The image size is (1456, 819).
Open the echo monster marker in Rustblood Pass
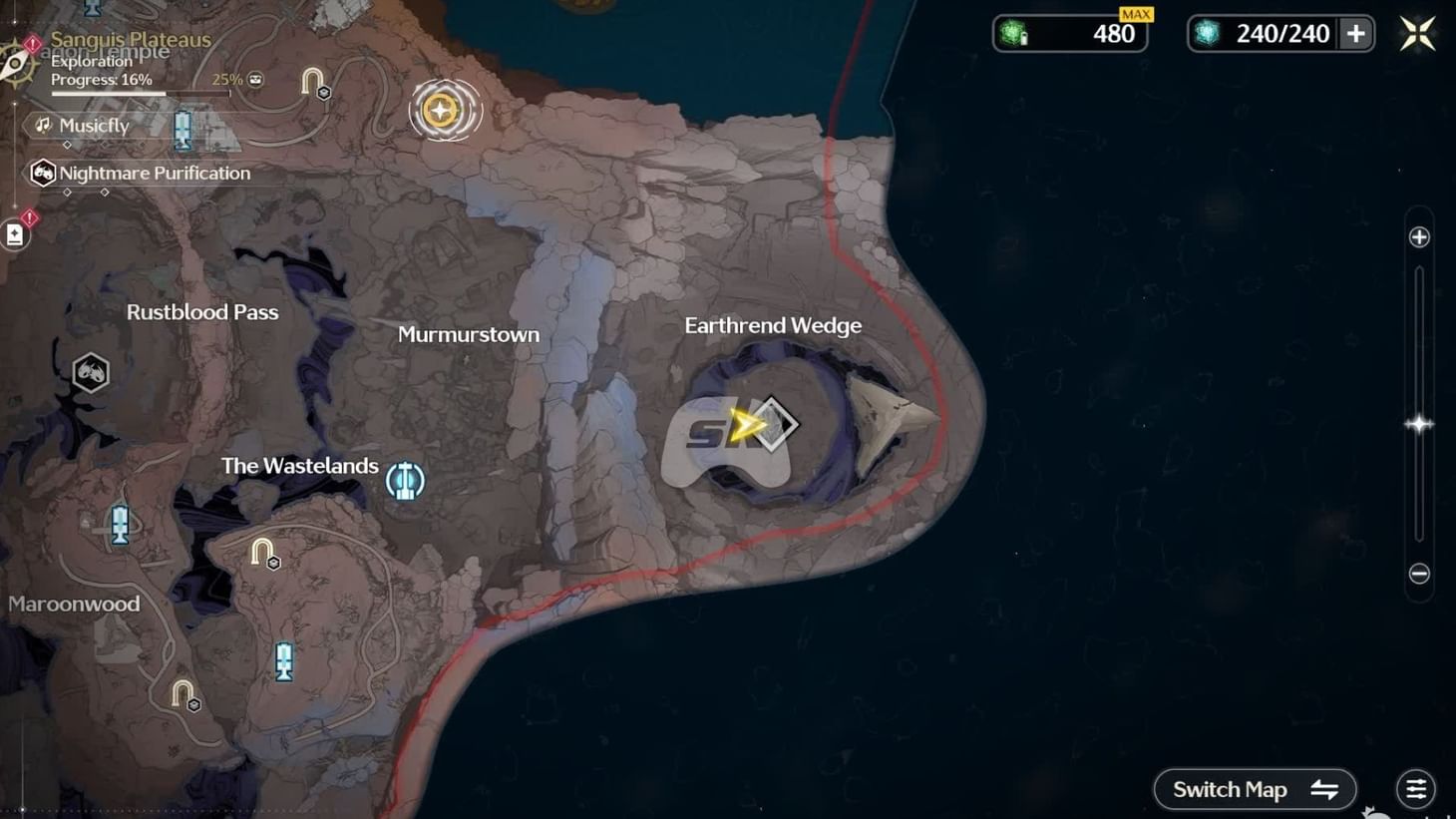pyautogui.click(x=90, y=371)
